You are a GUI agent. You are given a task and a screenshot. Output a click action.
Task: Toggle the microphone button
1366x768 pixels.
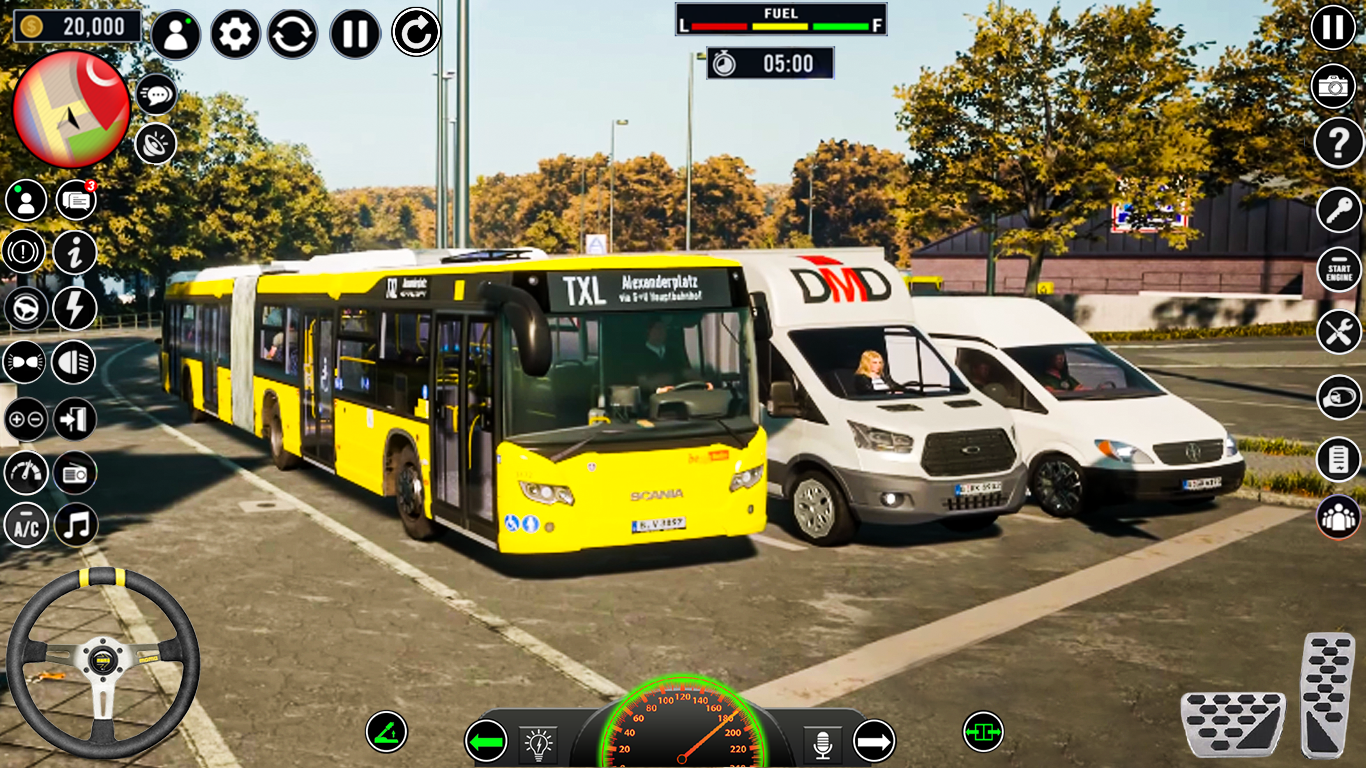coord(823,744)
